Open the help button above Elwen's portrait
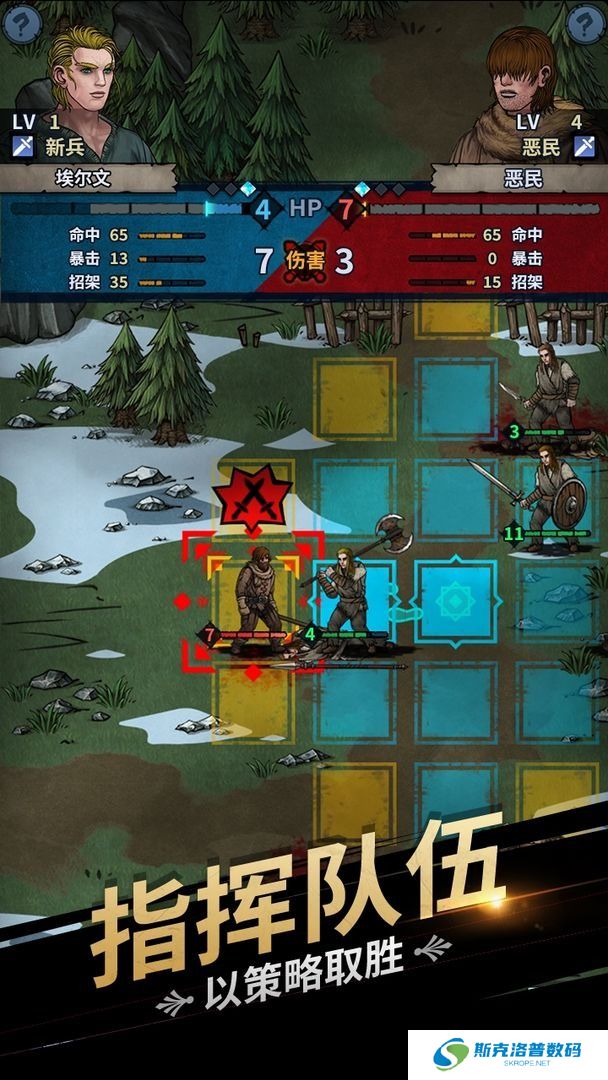 [22, 23]
